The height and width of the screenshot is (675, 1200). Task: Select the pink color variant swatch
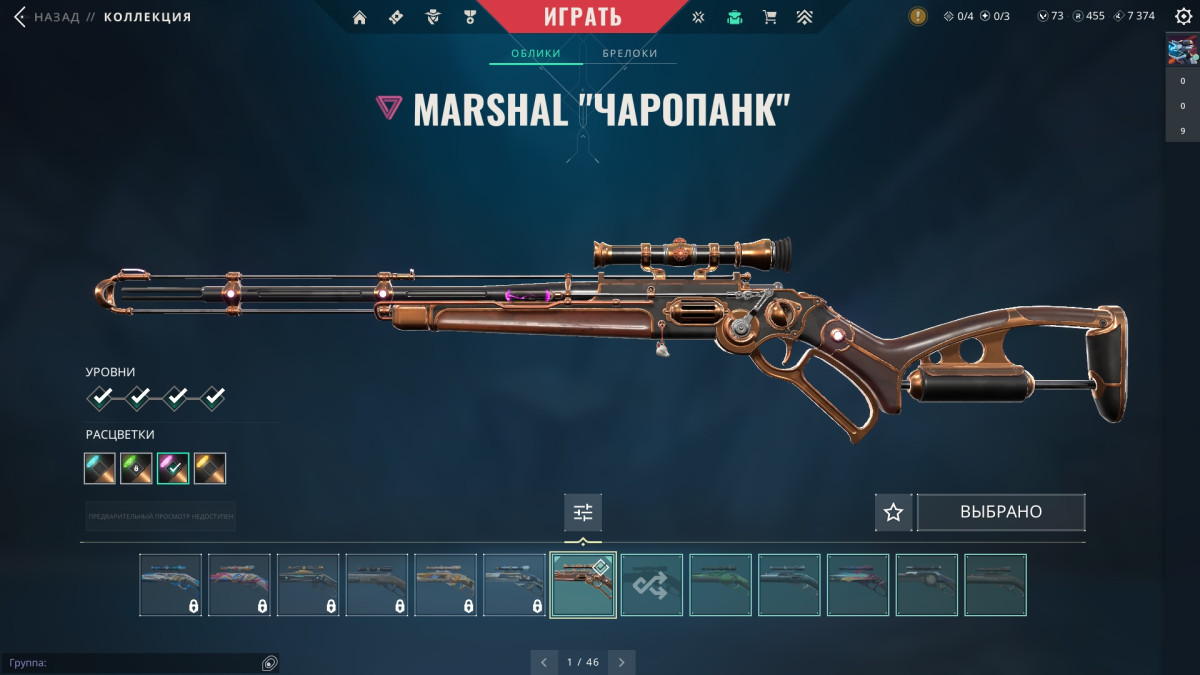point(173,468)
